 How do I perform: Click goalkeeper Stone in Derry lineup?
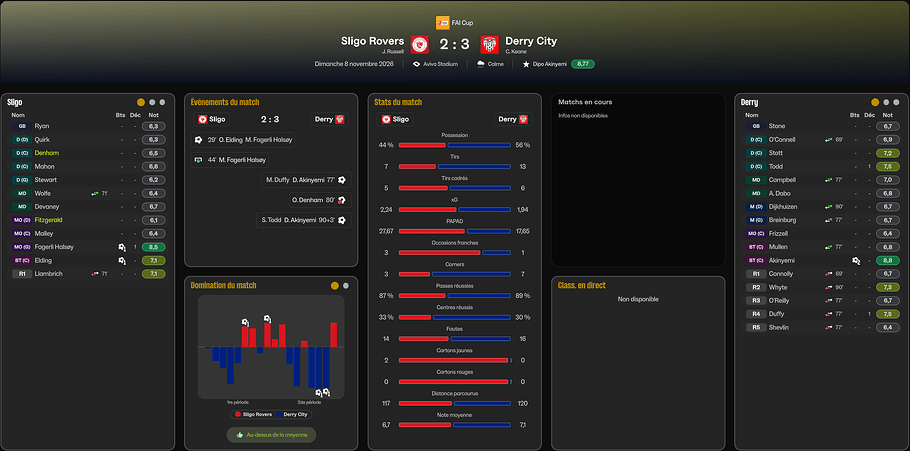click(776, 126)
